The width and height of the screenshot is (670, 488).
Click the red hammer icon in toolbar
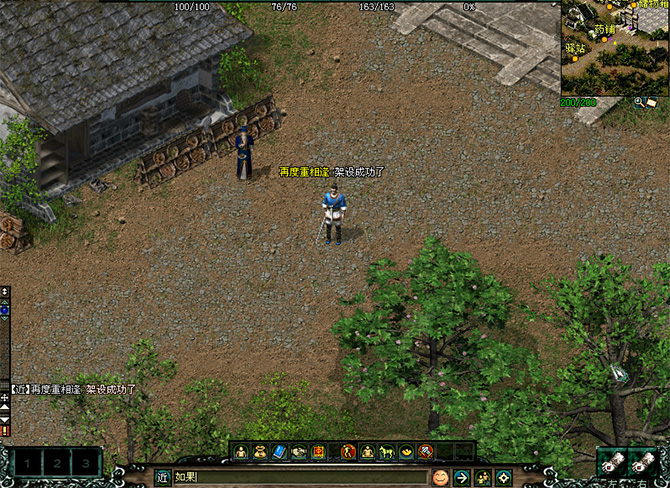(x=426, y=452)
